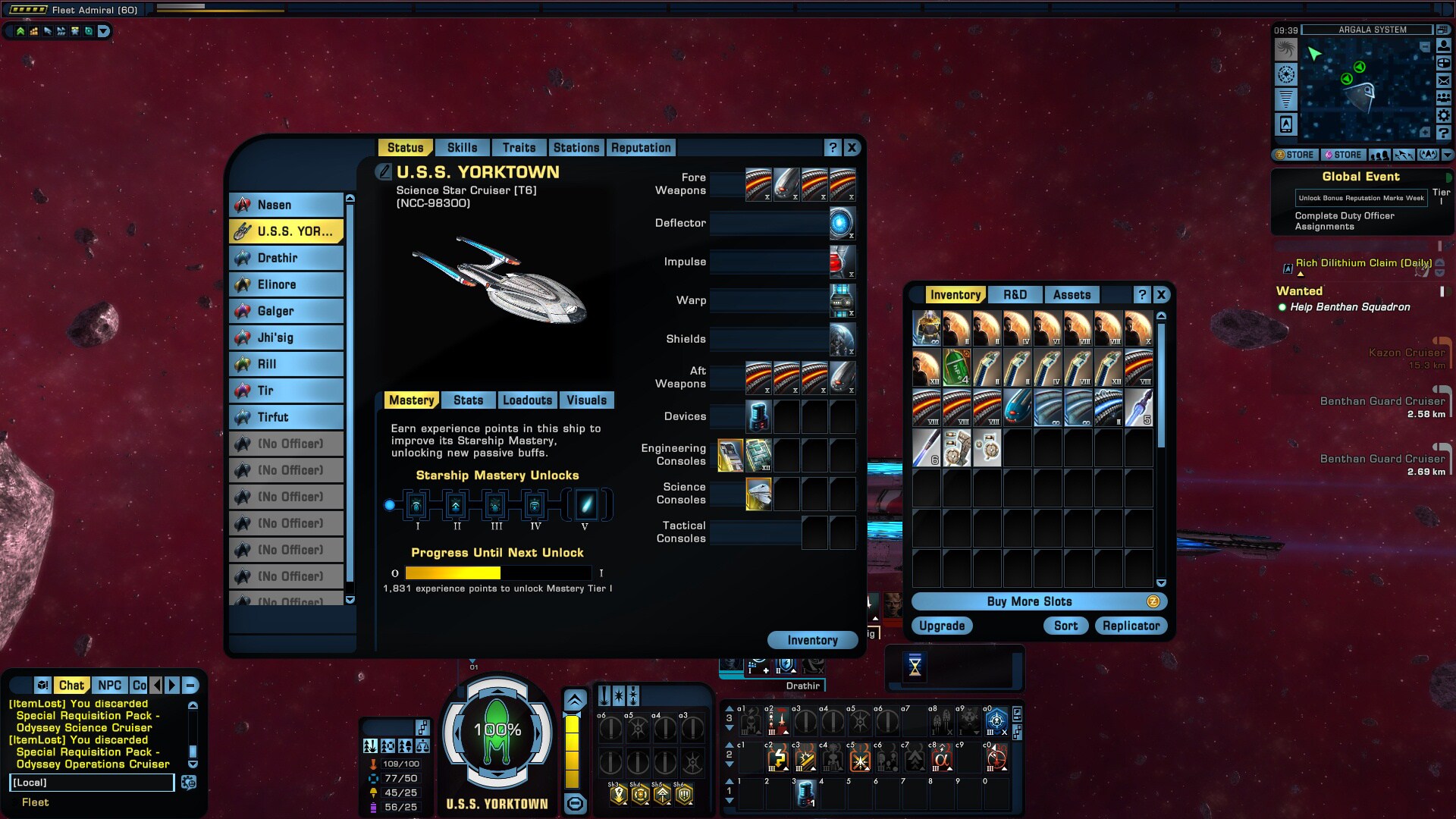This screenshot has height=819, width=1456.
Task: Collapse the top-left toolbar with the arrow toggle
Action: [x=102, y=32]
